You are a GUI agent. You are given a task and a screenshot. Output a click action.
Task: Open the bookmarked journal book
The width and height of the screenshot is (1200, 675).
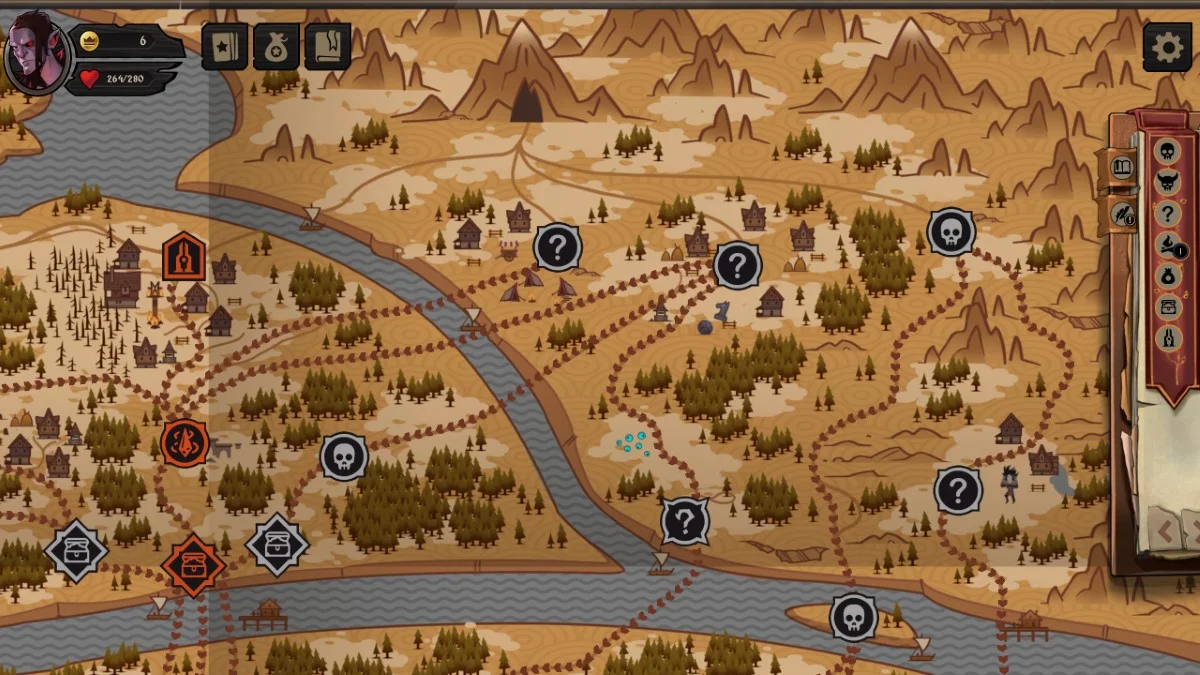point(328,47)
